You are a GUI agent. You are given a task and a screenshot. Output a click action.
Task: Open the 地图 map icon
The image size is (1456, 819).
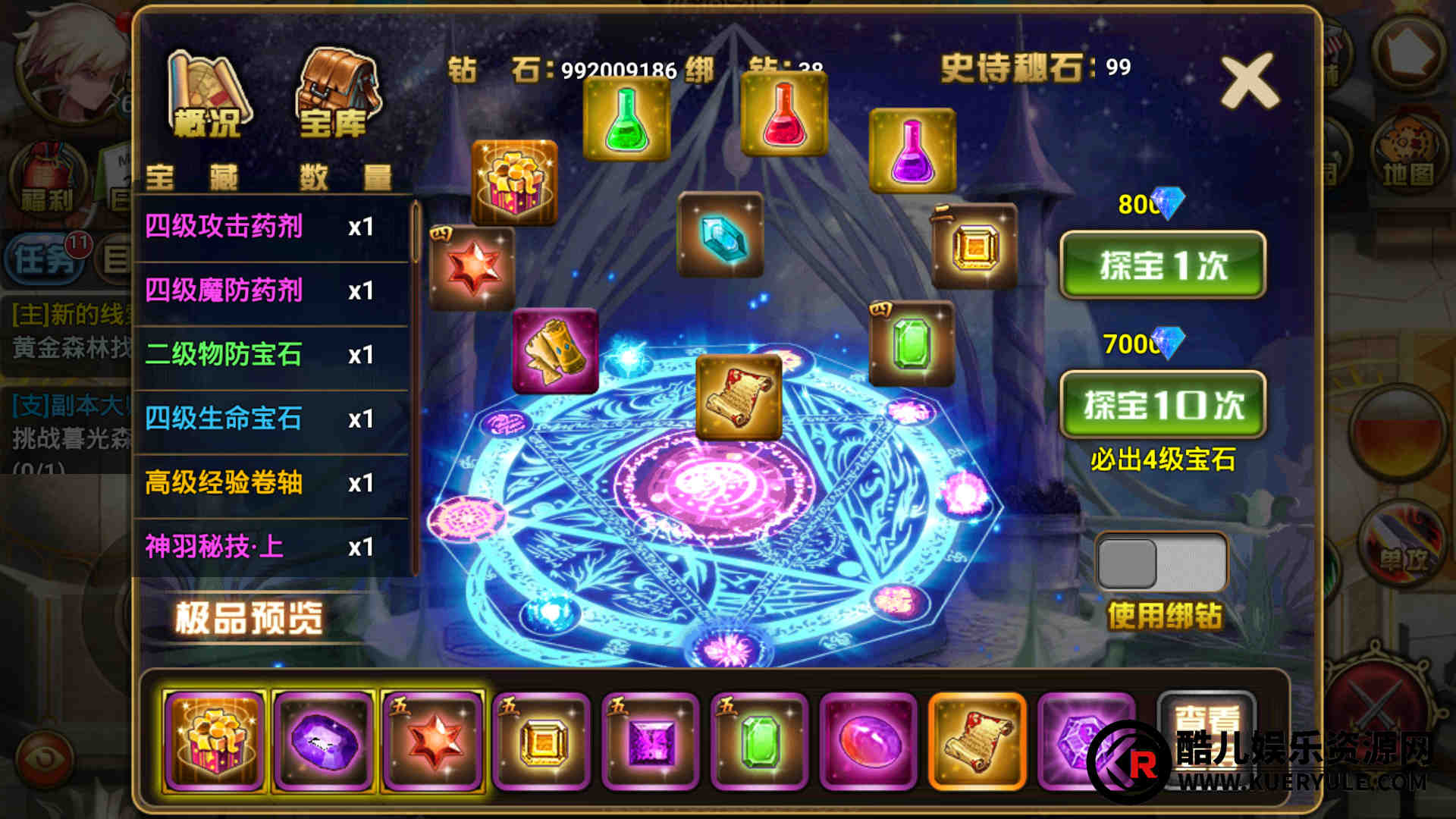point(1407,155)
